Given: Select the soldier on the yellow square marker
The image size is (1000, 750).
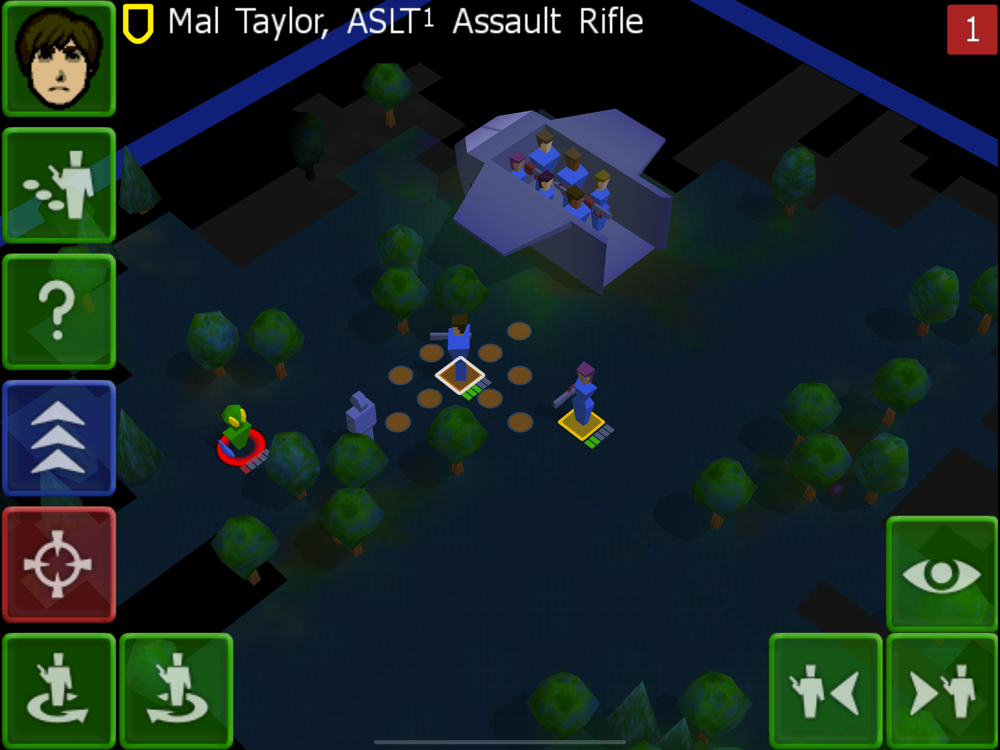Looking at the screenshot, I should 583,400.
